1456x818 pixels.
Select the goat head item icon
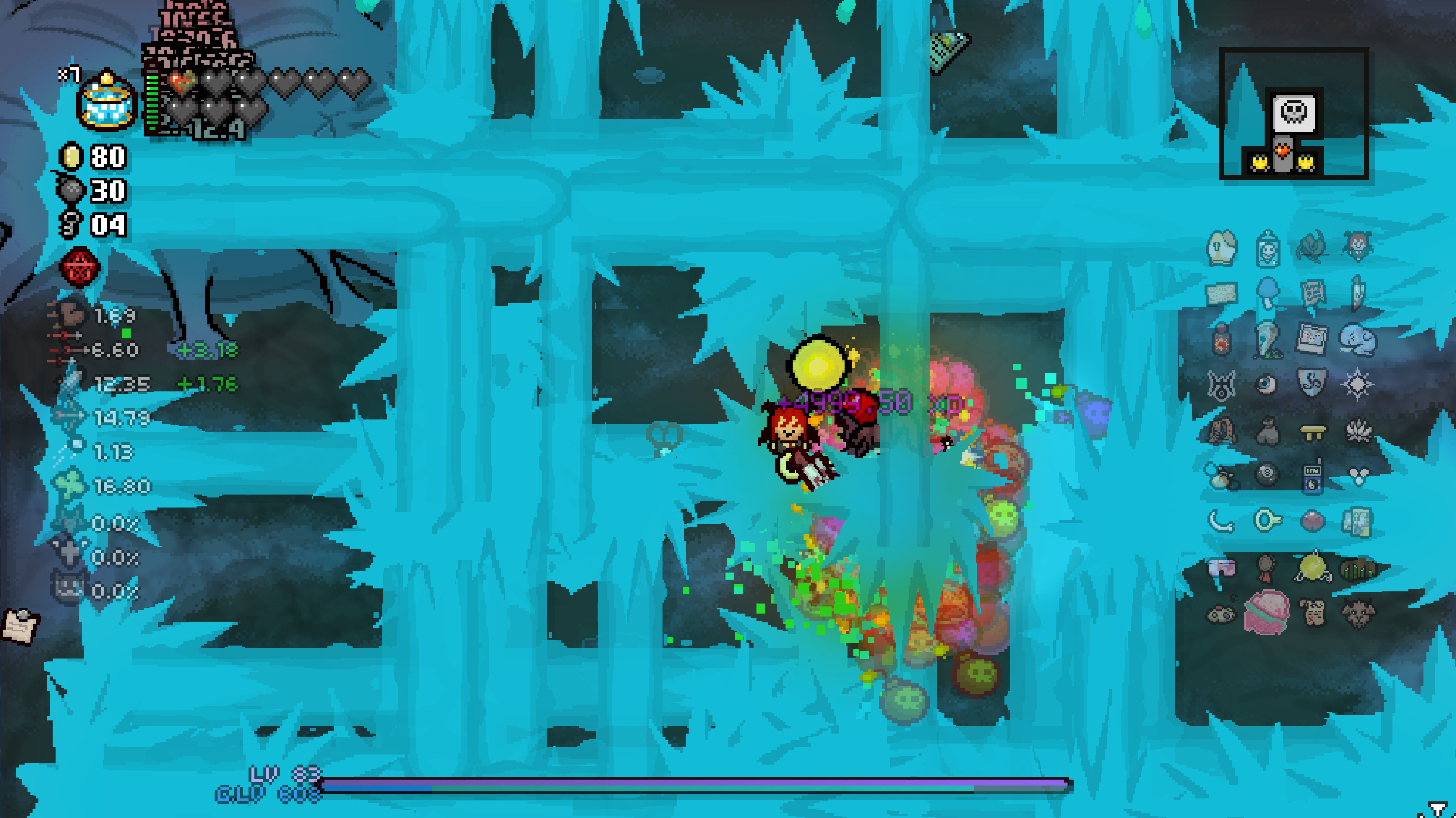point(1358,614)
